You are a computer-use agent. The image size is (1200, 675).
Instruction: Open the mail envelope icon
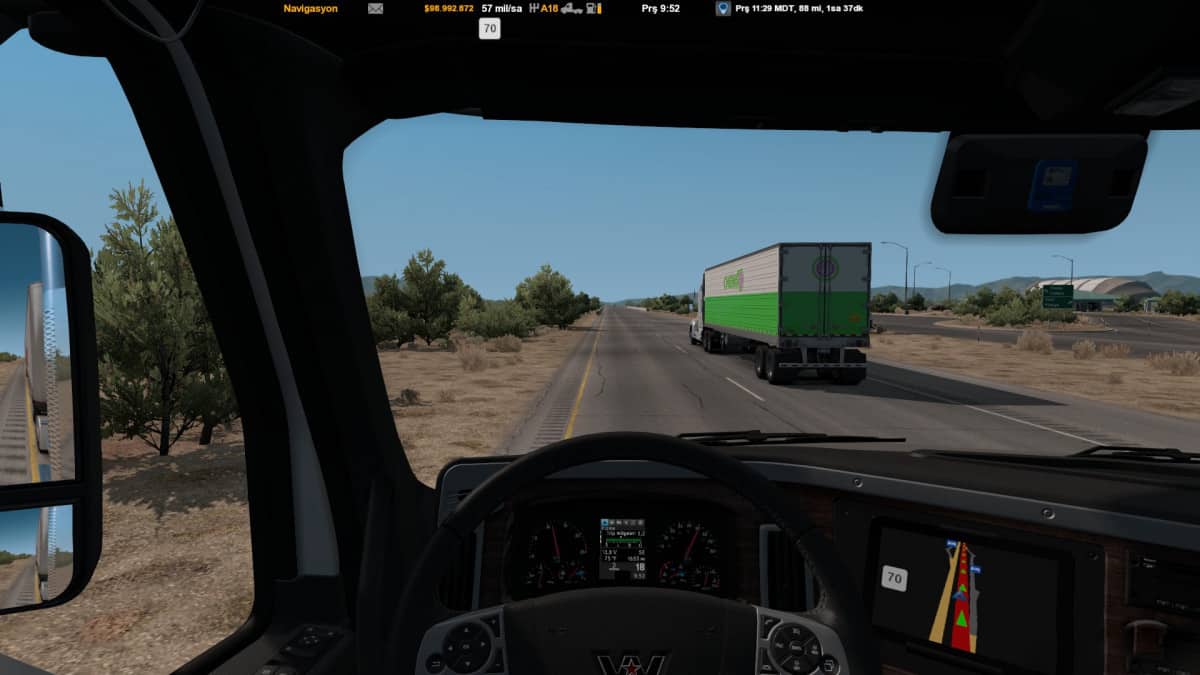[x=375, y=8]
